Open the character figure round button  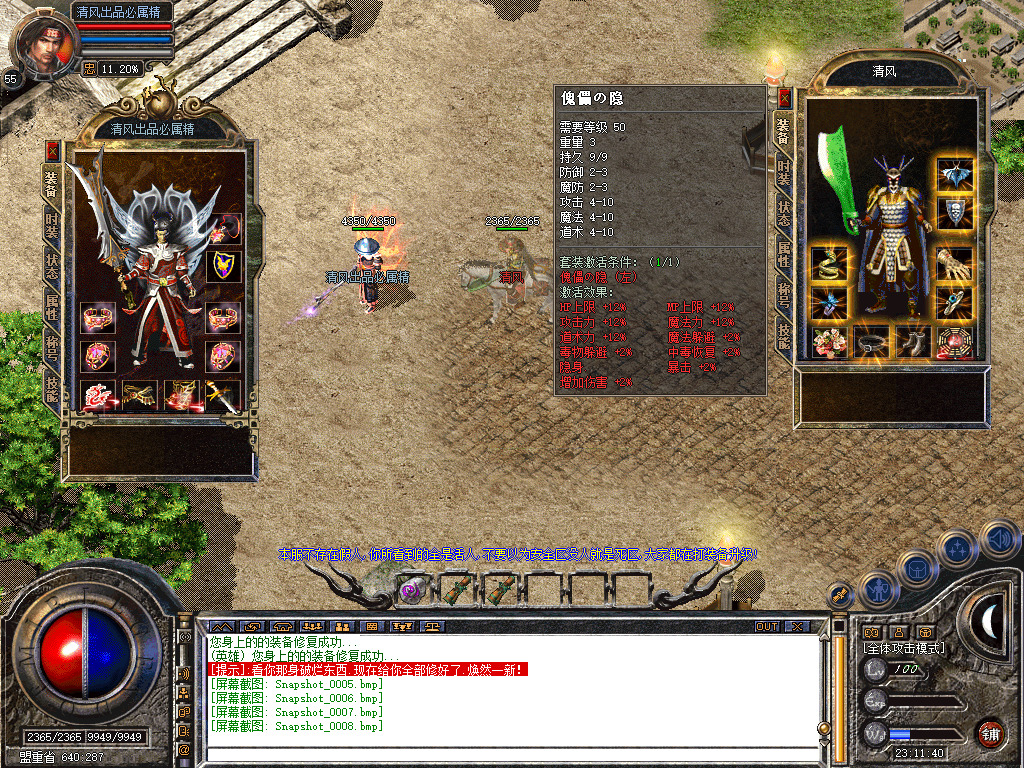pos(876,589)
